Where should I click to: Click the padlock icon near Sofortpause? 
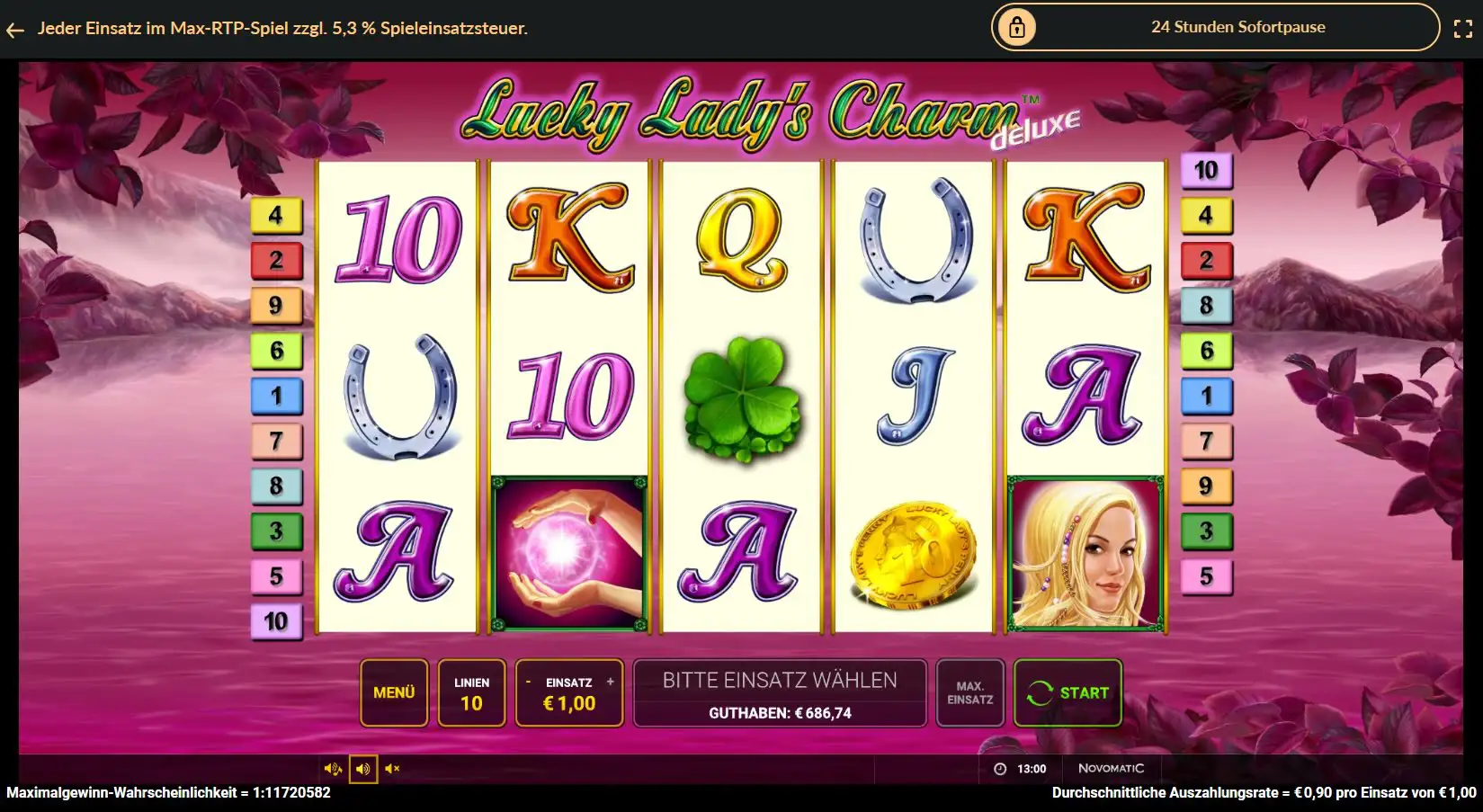[1015, 27]
